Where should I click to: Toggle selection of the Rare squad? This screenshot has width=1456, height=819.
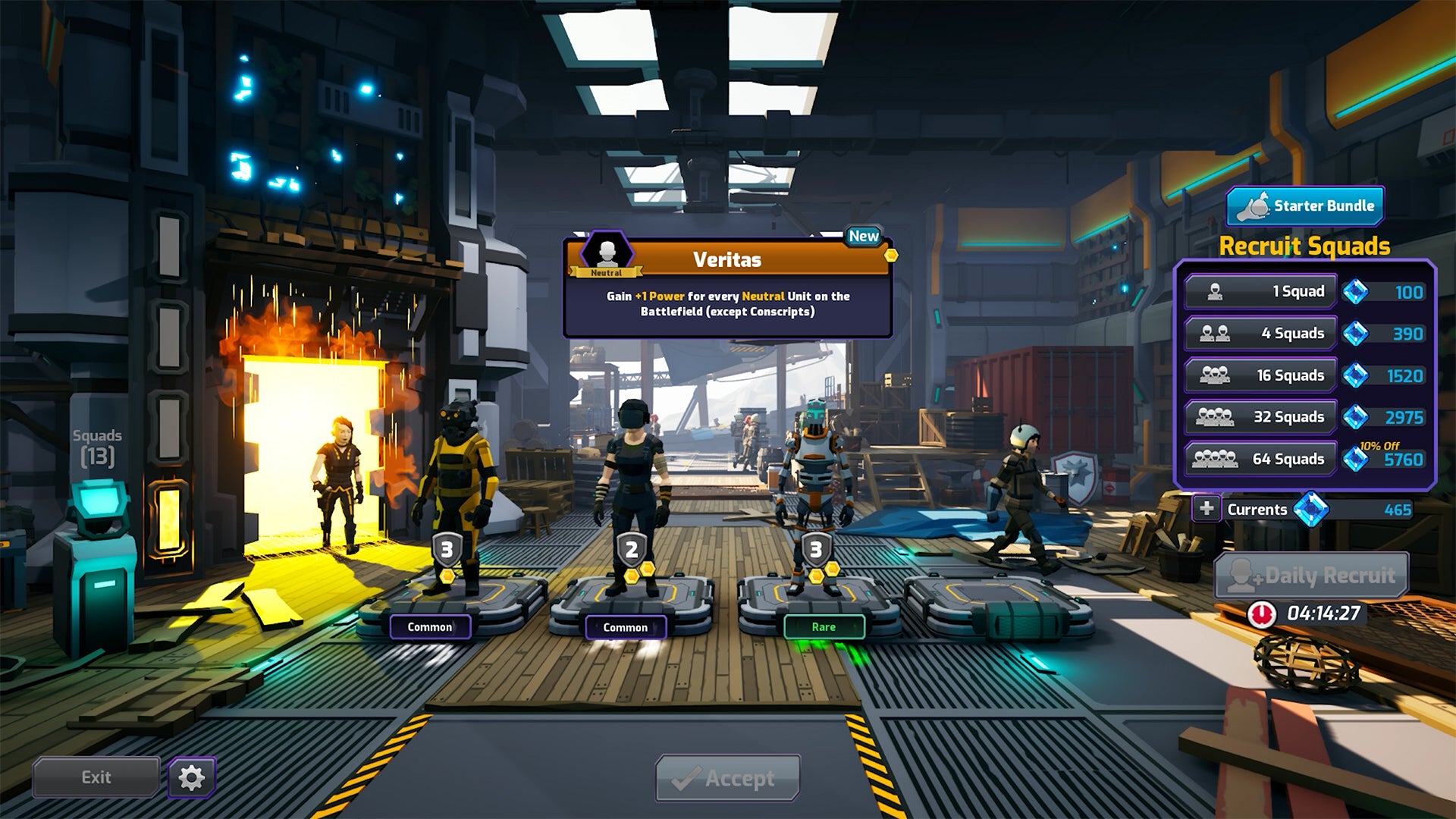[824, 626]
